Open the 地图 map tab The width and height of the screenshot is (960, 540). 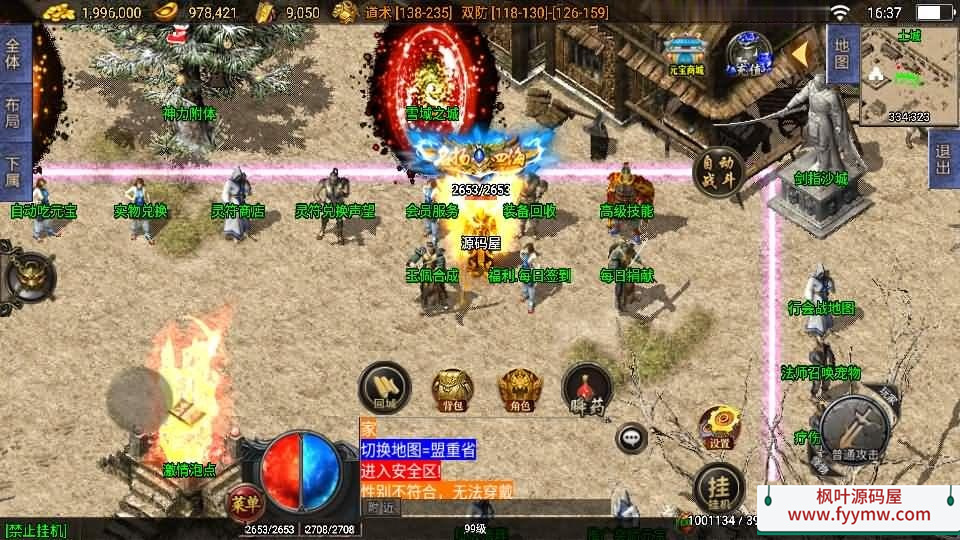[842, 53]
